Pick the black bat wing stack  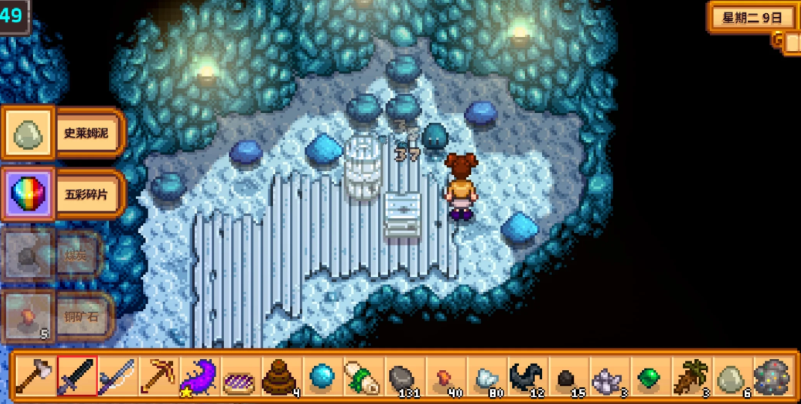pyautogui.click(x=526, y=377)
